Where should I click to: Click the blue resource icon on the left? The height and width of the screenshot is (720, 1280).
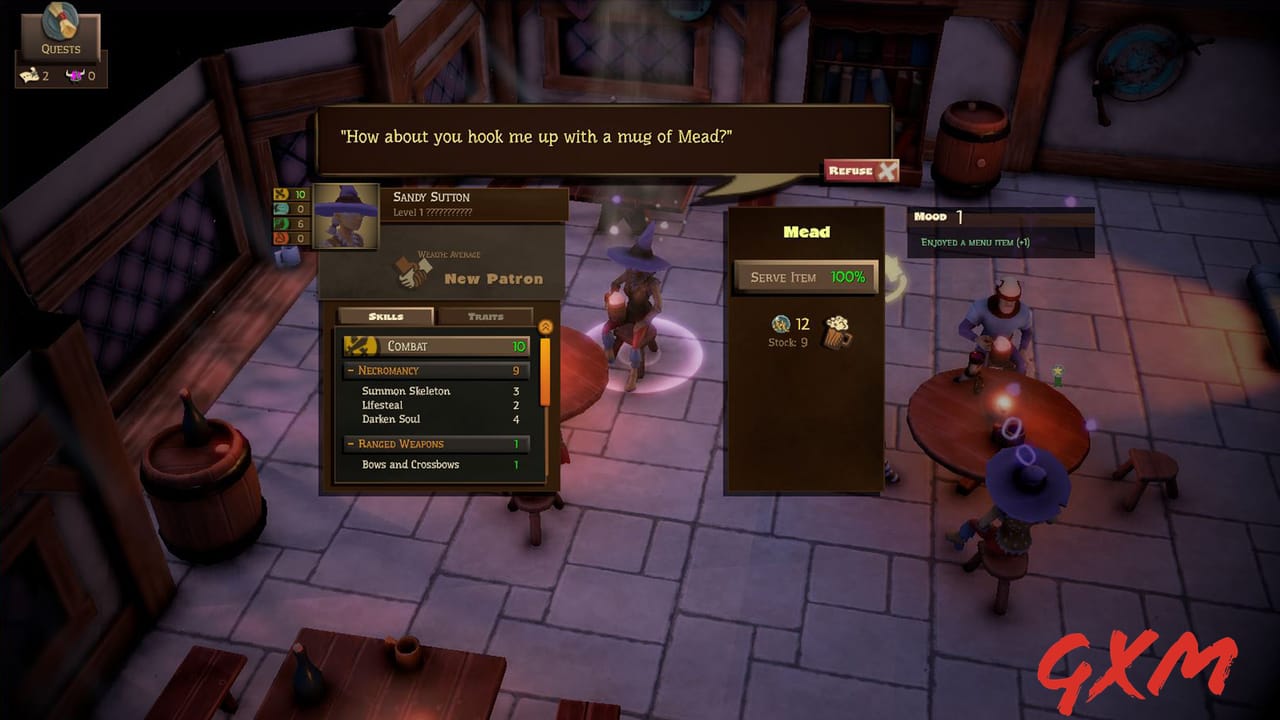279,210
